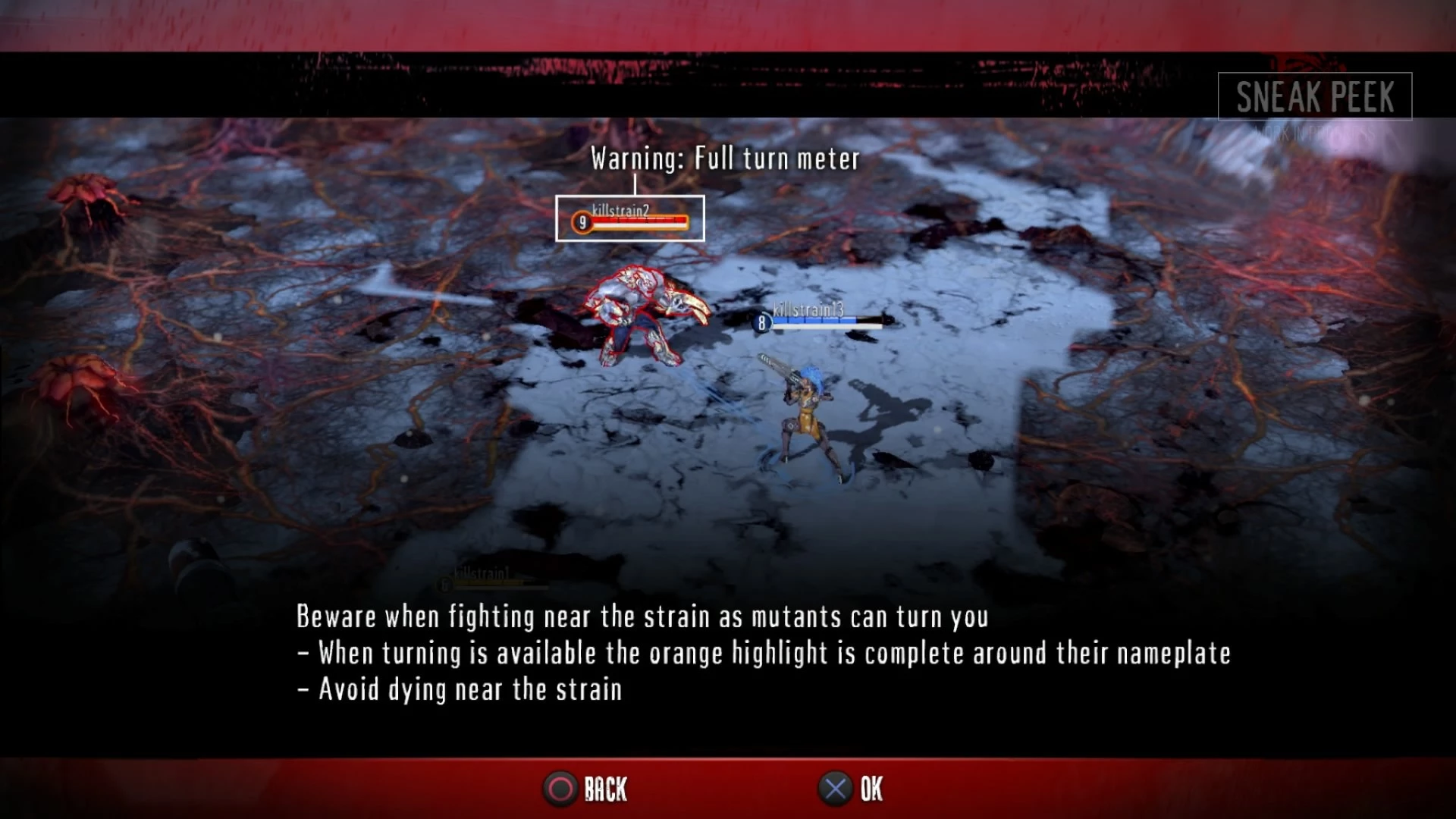This screenshot has height=819, width=1456.
Task: Go back using the Back button
Action: pyautogui.click(x=585, y=789)
